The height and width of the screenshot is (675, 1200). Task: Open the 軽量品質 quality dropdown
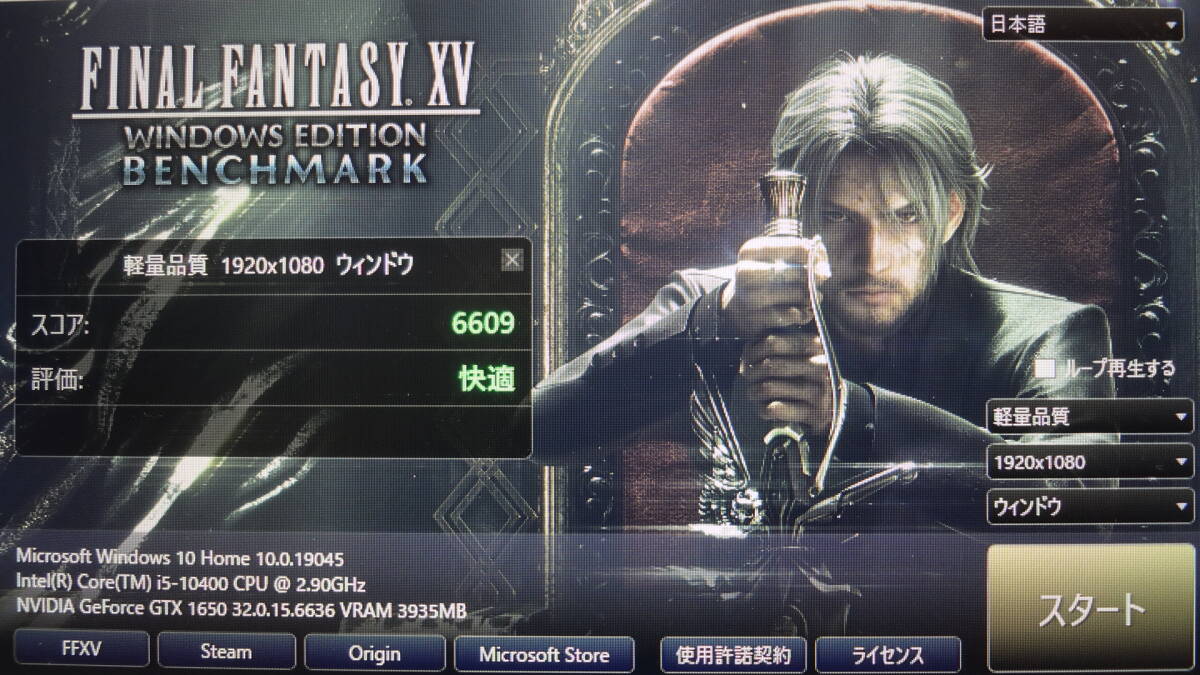click(x=1089, y=415)
